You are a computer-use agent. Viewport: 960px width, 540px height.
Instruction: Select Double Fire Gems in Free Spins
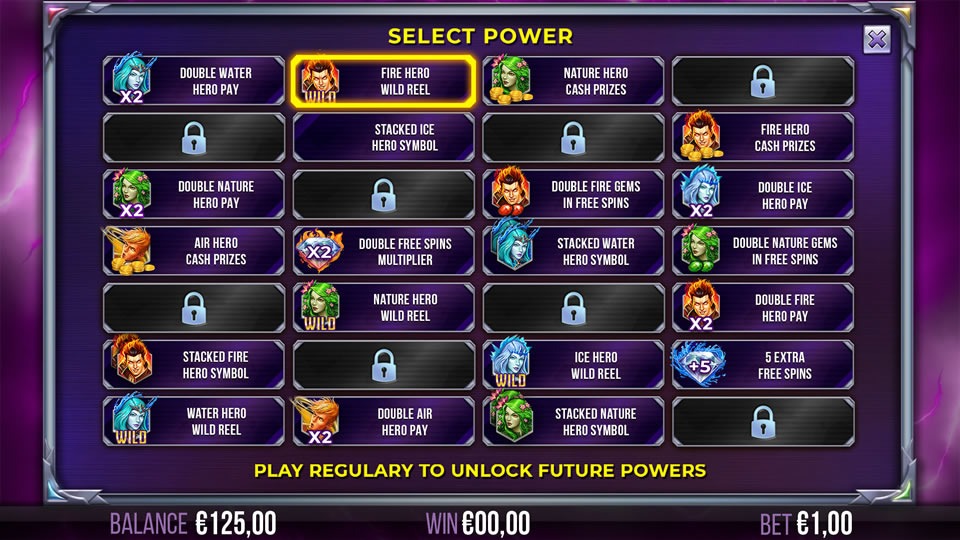(x=573, y=194)
